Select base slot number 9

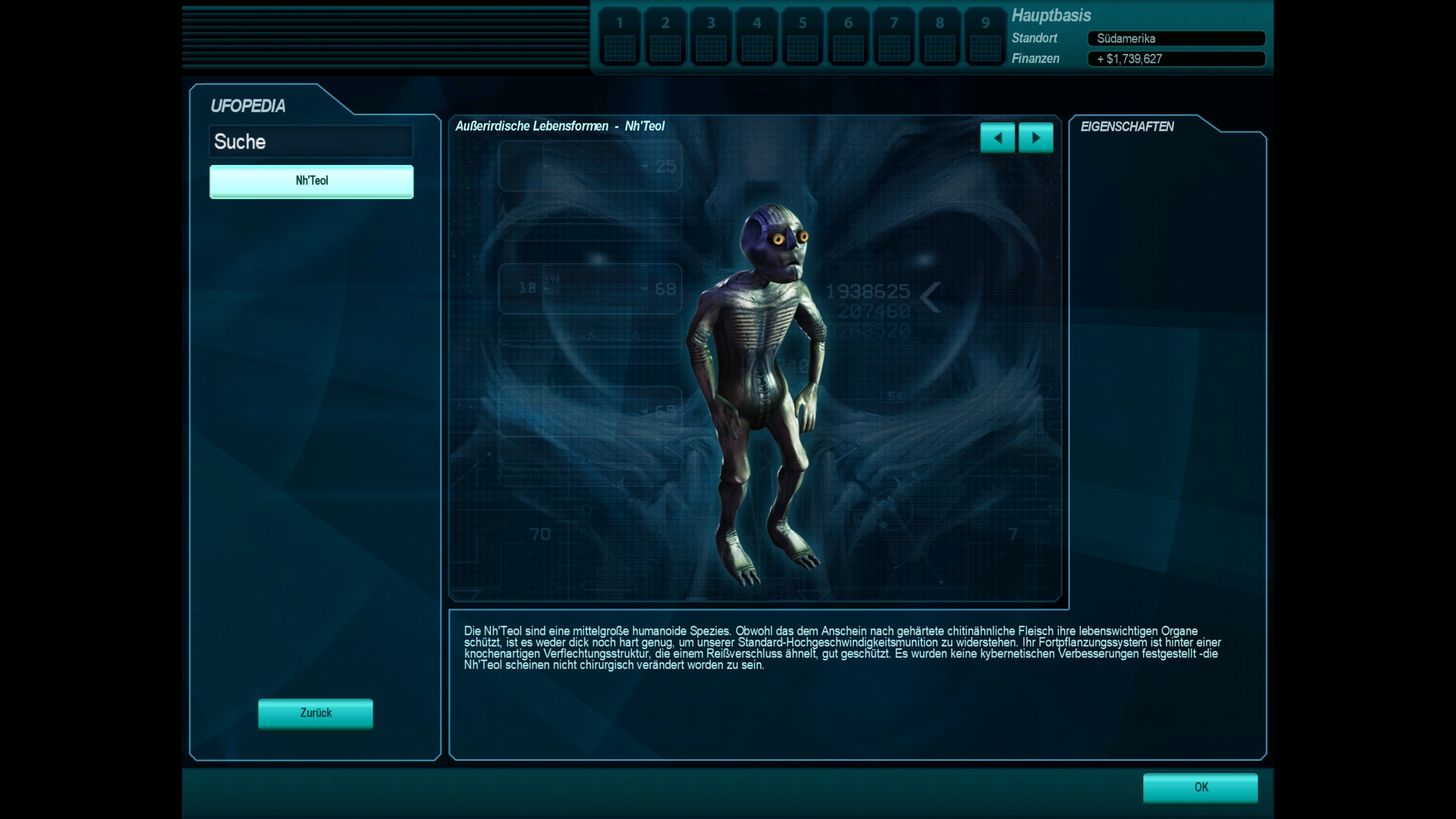pos(985,37)
